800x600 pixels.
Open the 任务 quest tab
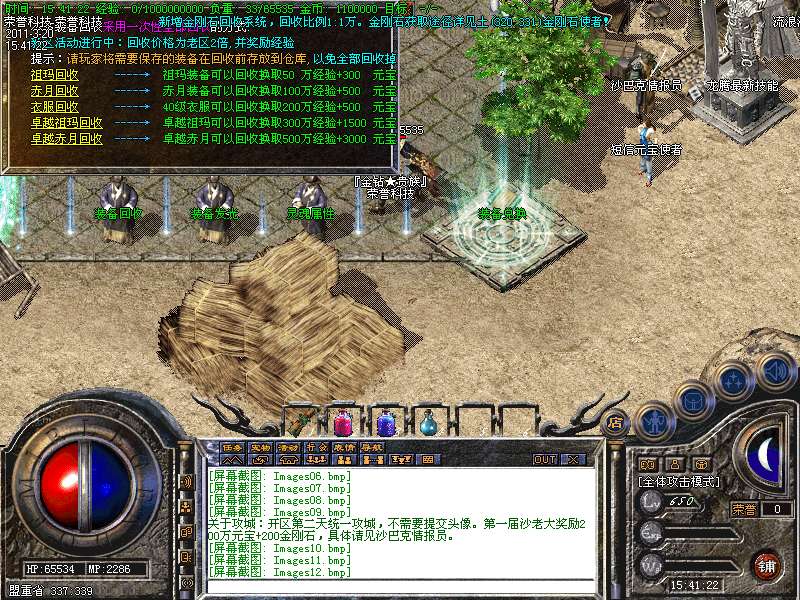(232, 447)
